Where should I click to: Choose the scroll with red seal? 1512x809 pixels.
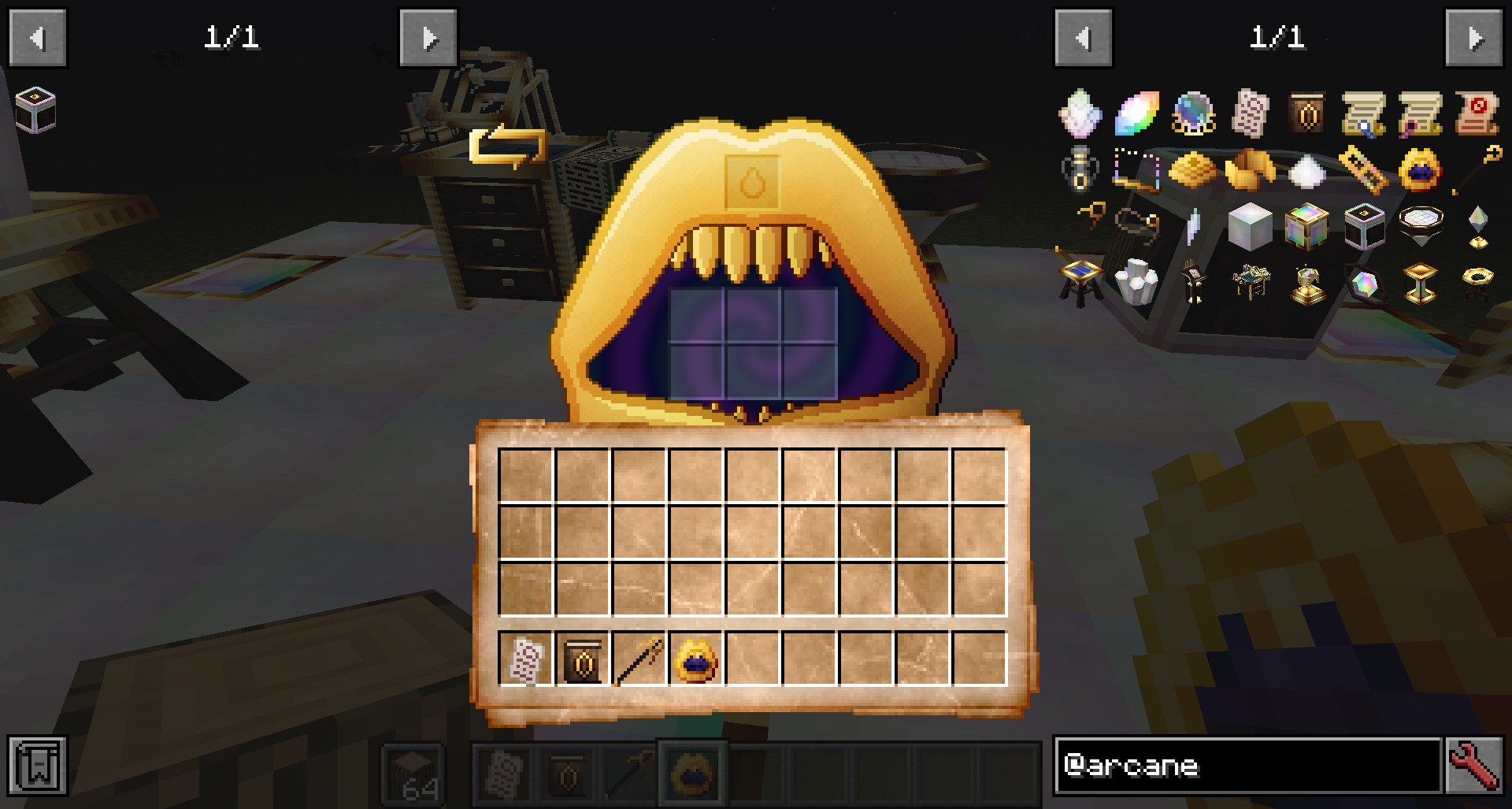[1477, 114]
